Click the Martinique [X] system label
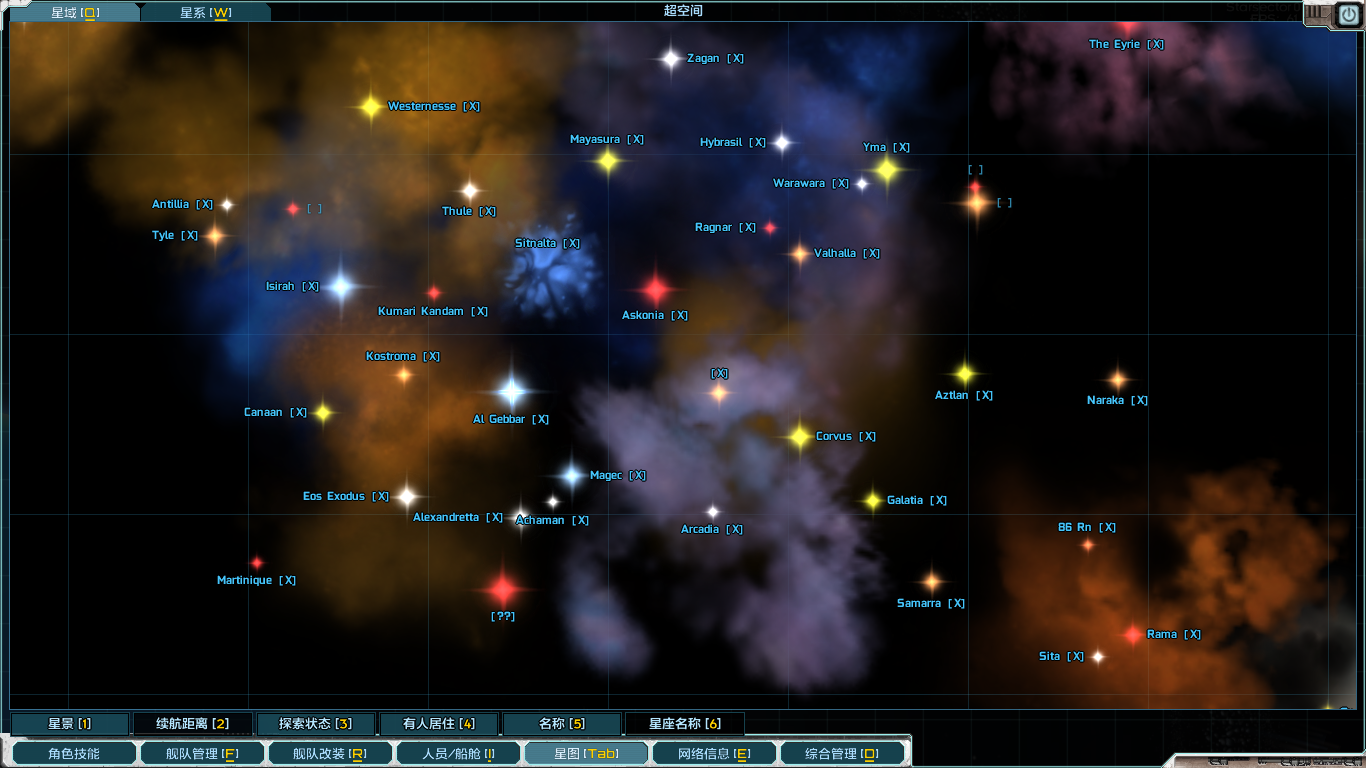This screenshot has width=1366, height=768. (x=255, y=580)
